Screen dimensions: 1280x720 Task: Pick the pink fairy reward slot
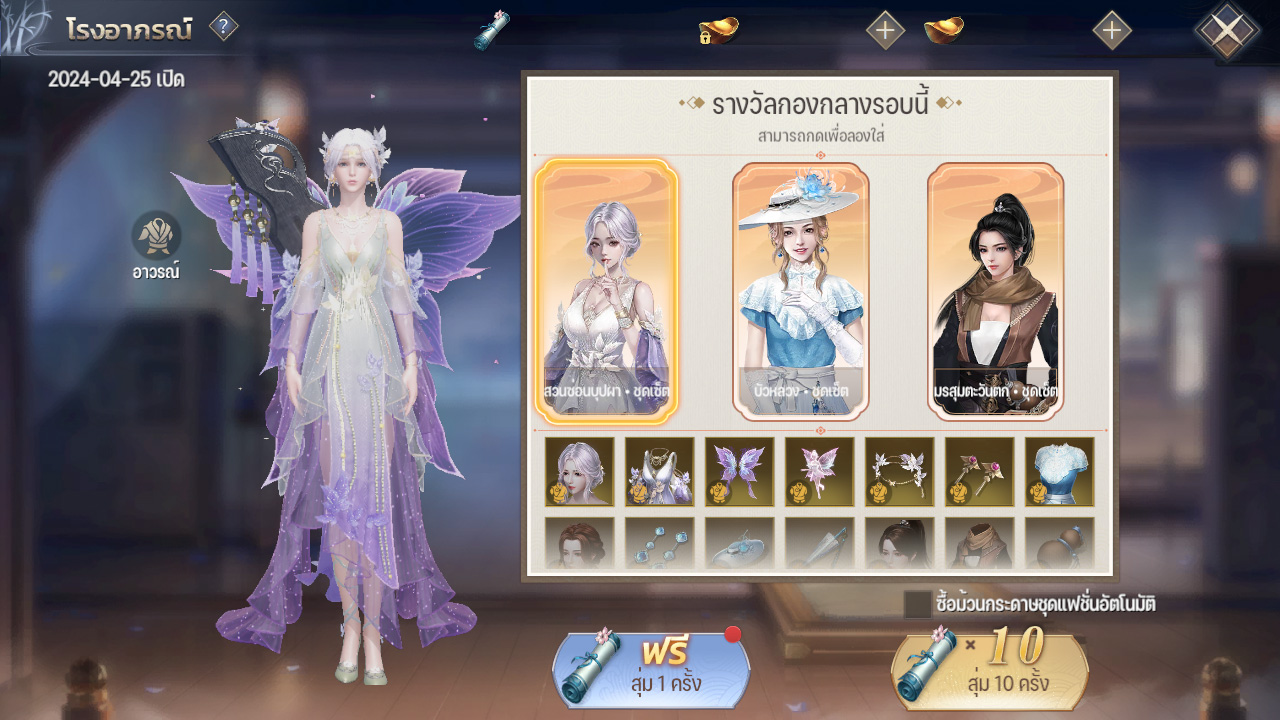[820, 471]
